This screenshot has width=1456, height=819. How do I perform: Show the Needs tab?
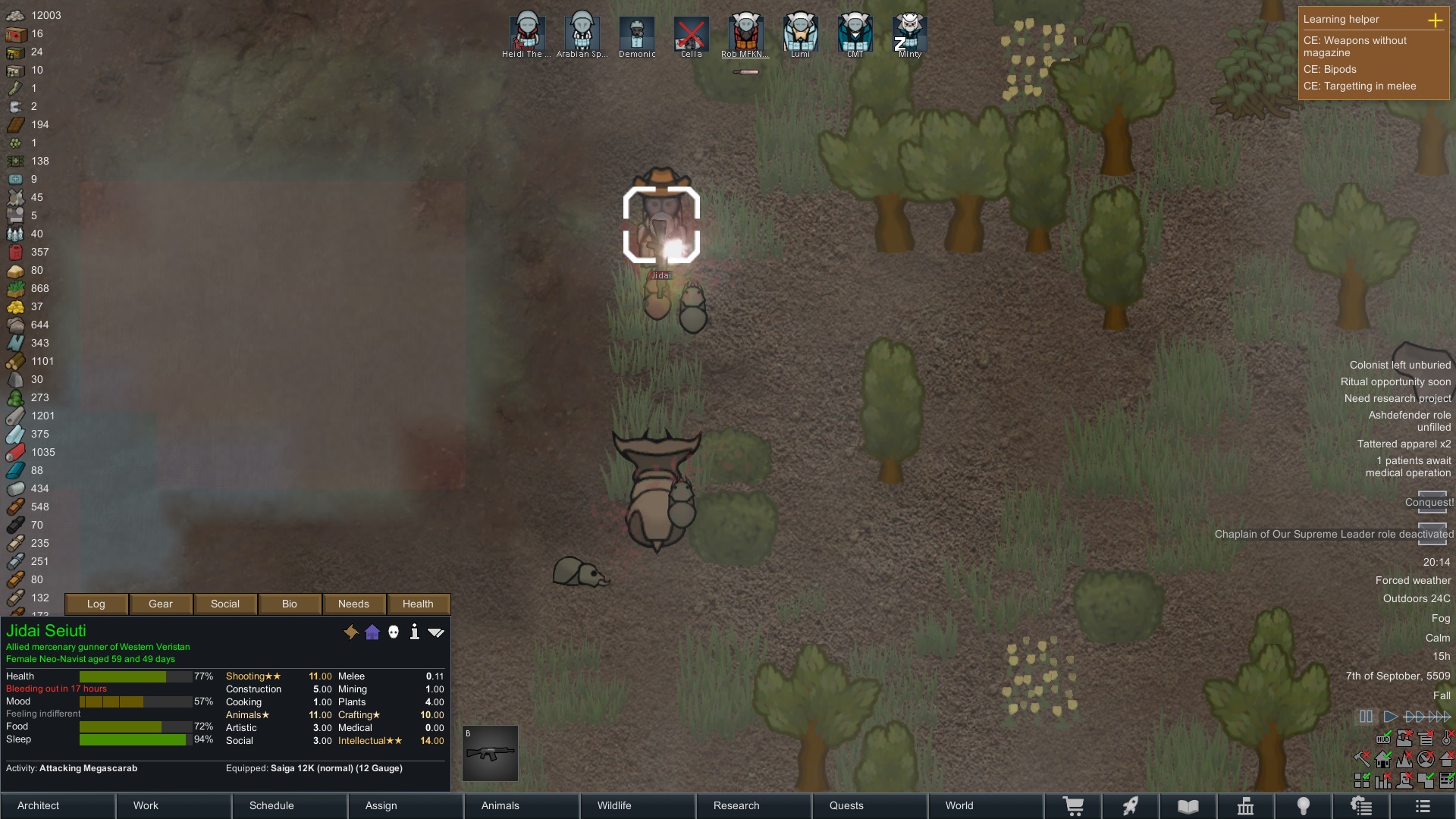pos(353,604)
